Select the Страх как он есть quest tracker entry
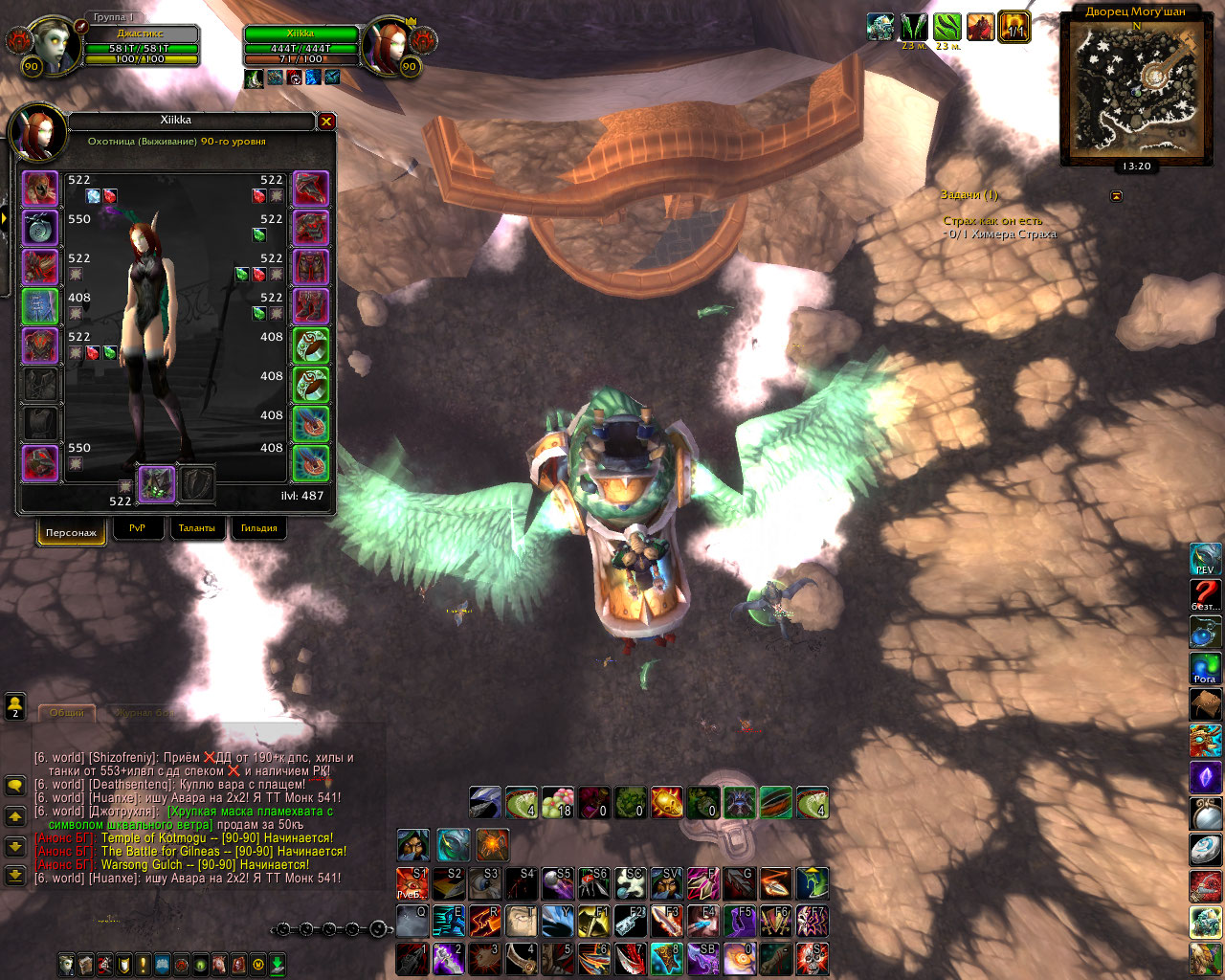The height and width of the screenshot is (980, 1225). click(992, 221)
